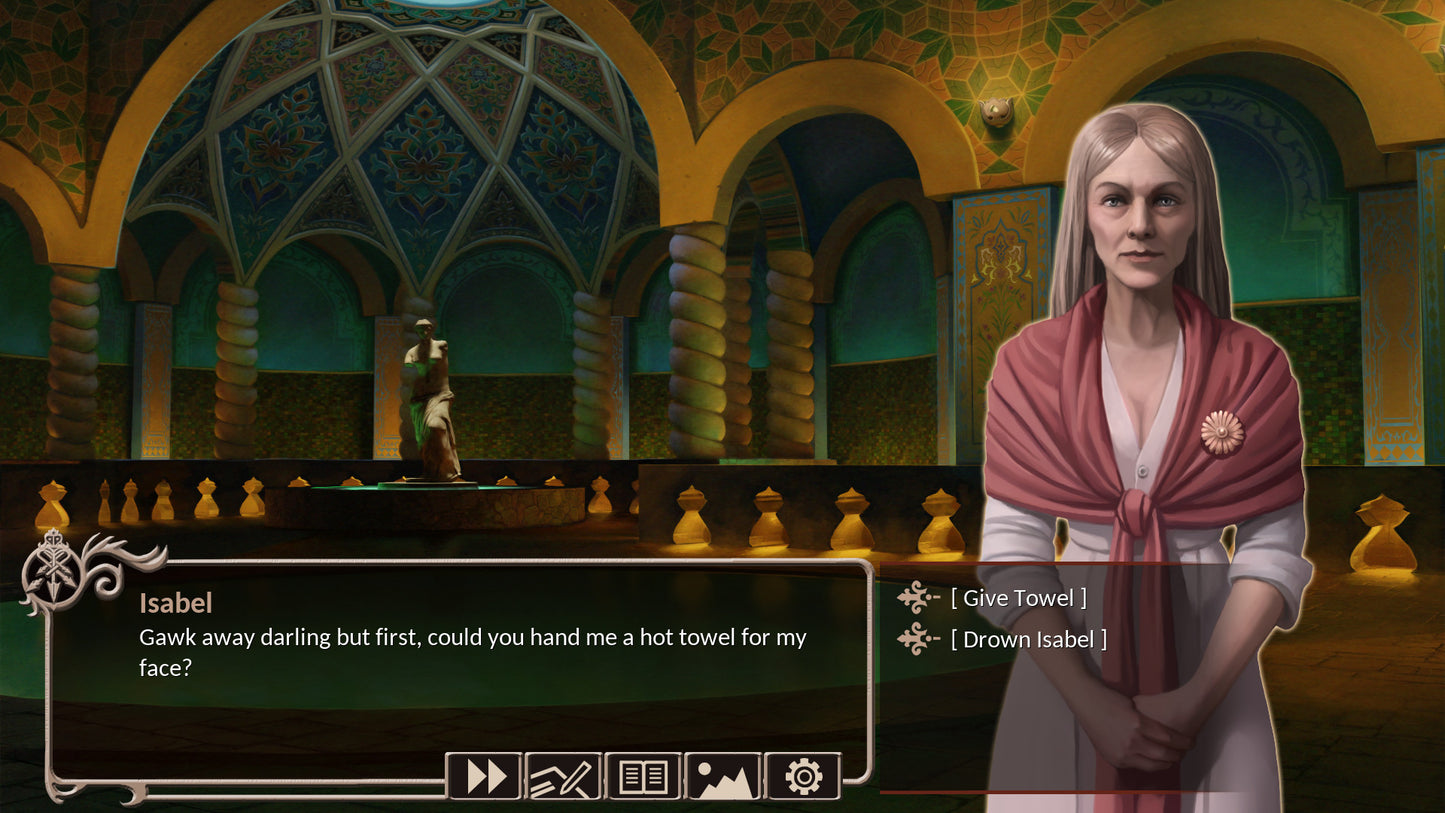Choose the Give Towel dialogue option
Image resolution: width=1445 pixels, height=813 pixels.
click(x=1018, y=598)
